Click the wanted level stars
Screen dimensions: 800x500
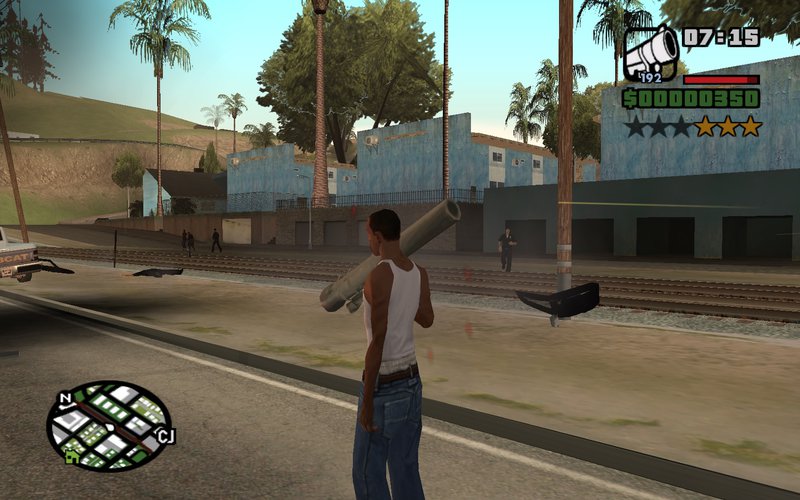(x=693, y=127)
